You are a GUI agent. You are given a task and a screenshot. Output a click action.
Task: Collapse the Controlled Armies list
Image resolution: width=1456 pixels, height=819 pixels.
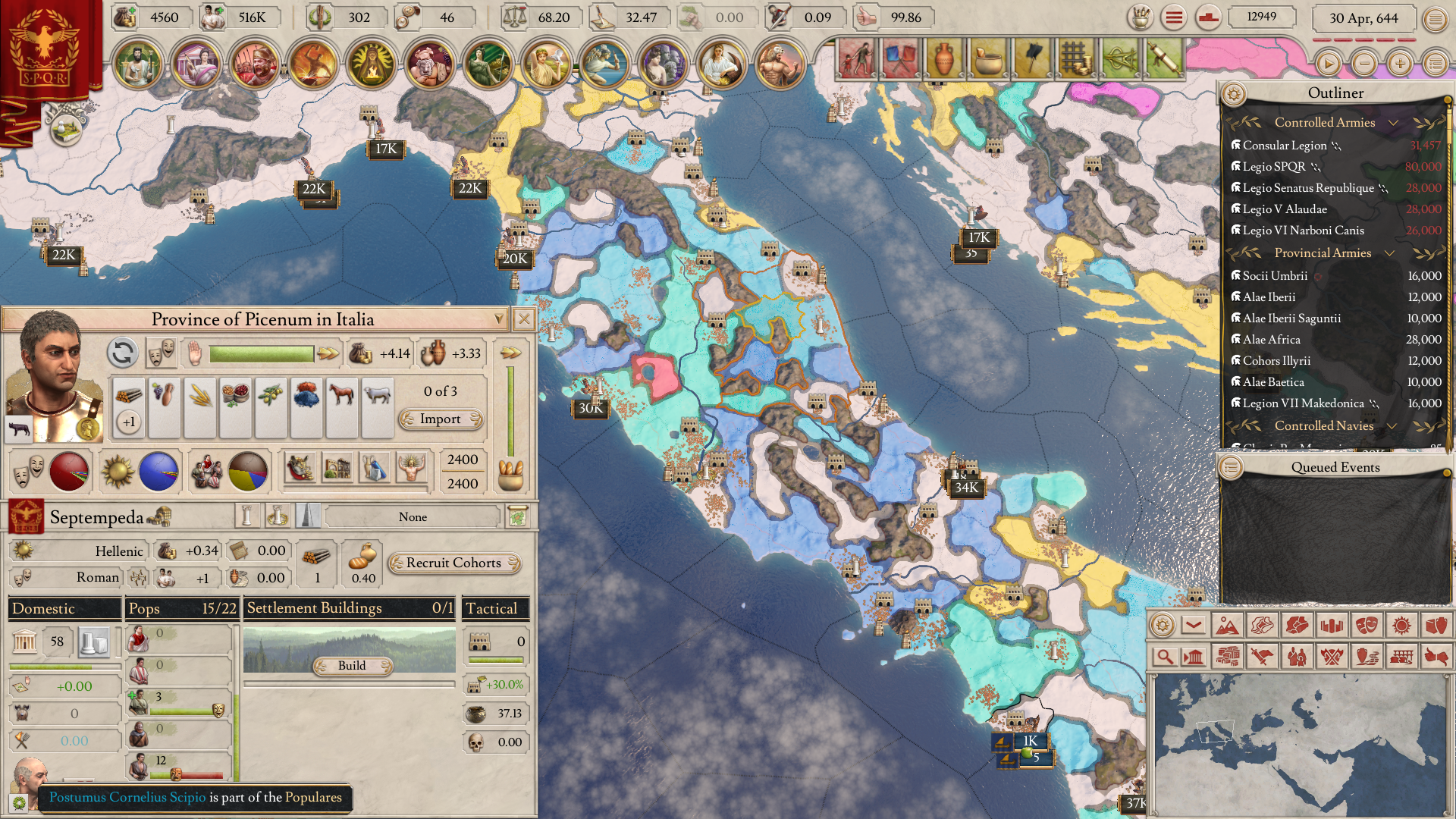(x=1394, y=123)
